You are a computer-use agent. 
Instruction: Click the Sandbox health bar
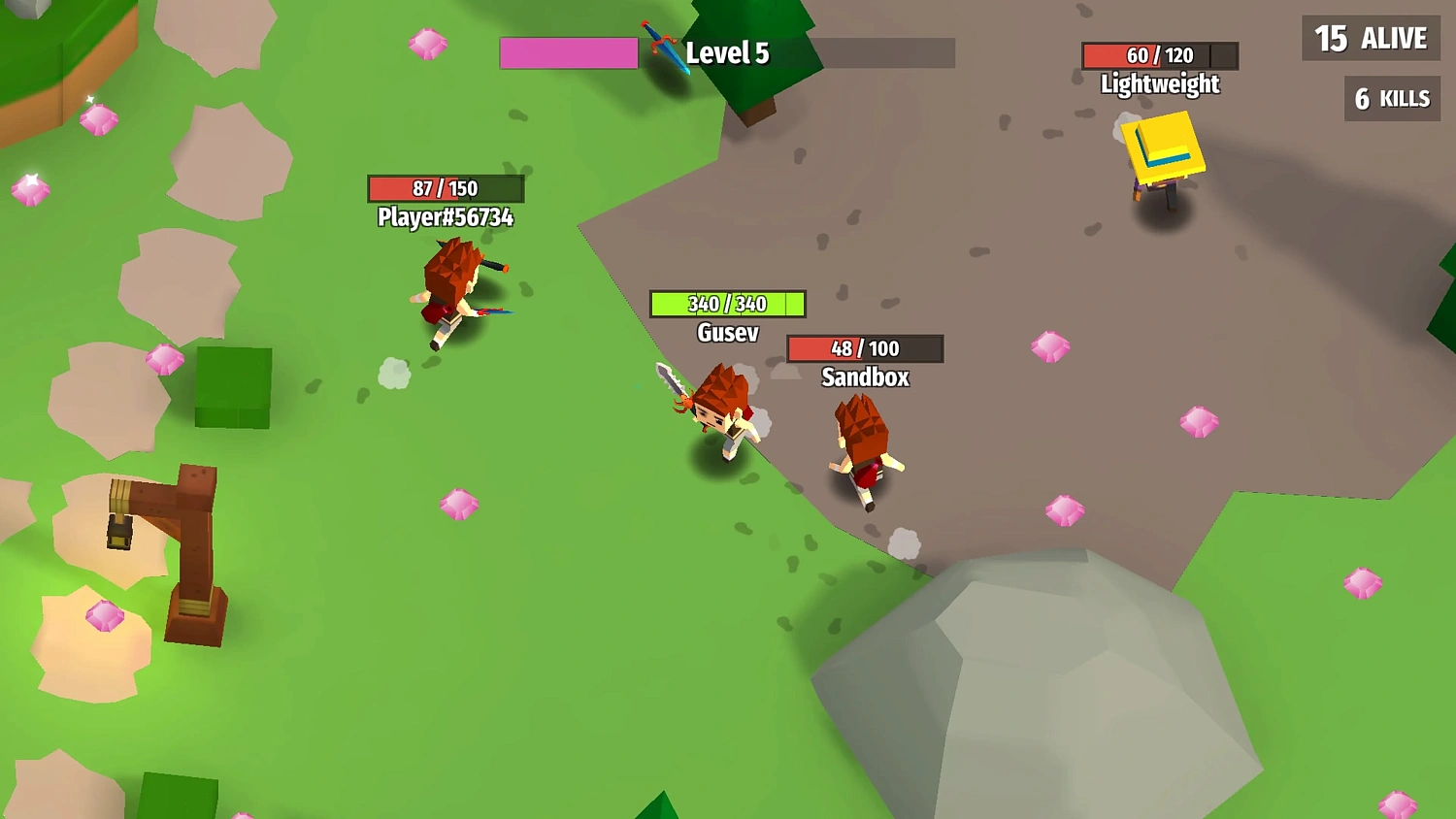(864, 348)
